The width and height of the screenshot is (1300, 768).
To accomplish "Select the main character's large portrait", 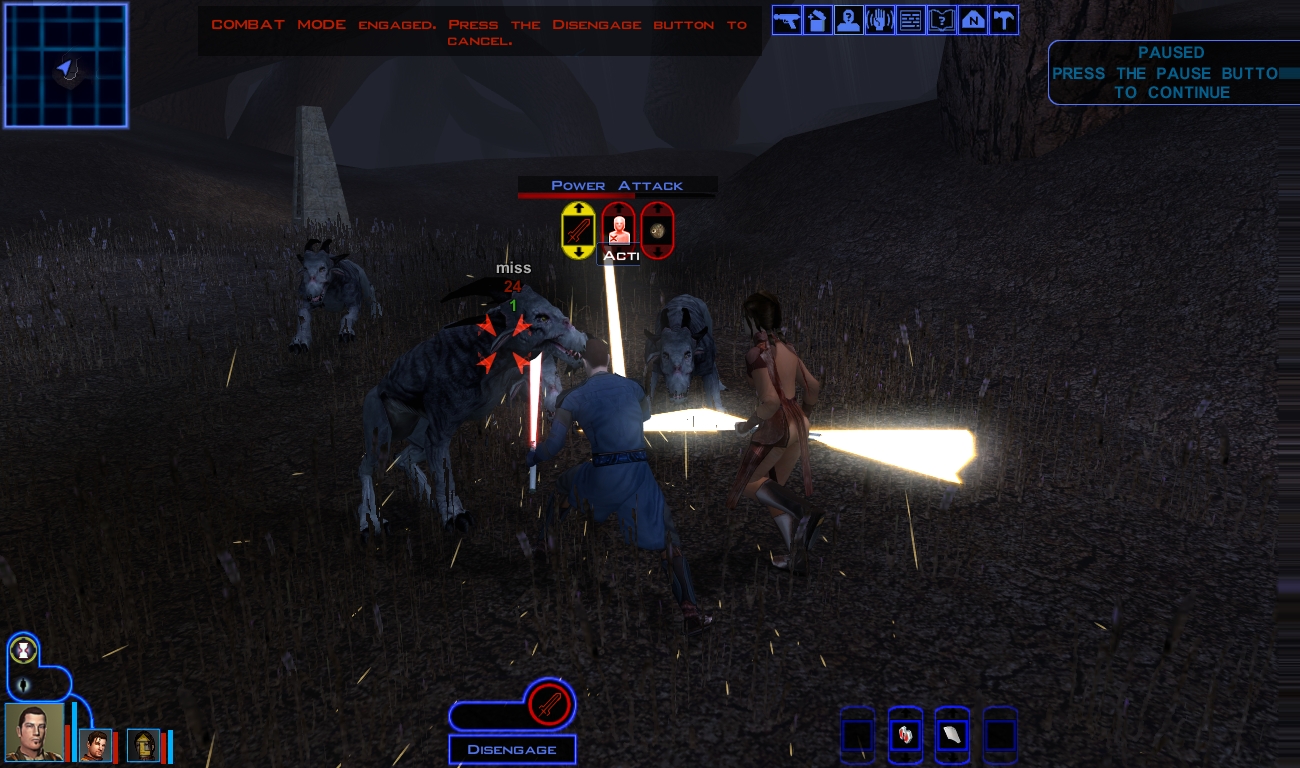I will click(x=33, y=732).
